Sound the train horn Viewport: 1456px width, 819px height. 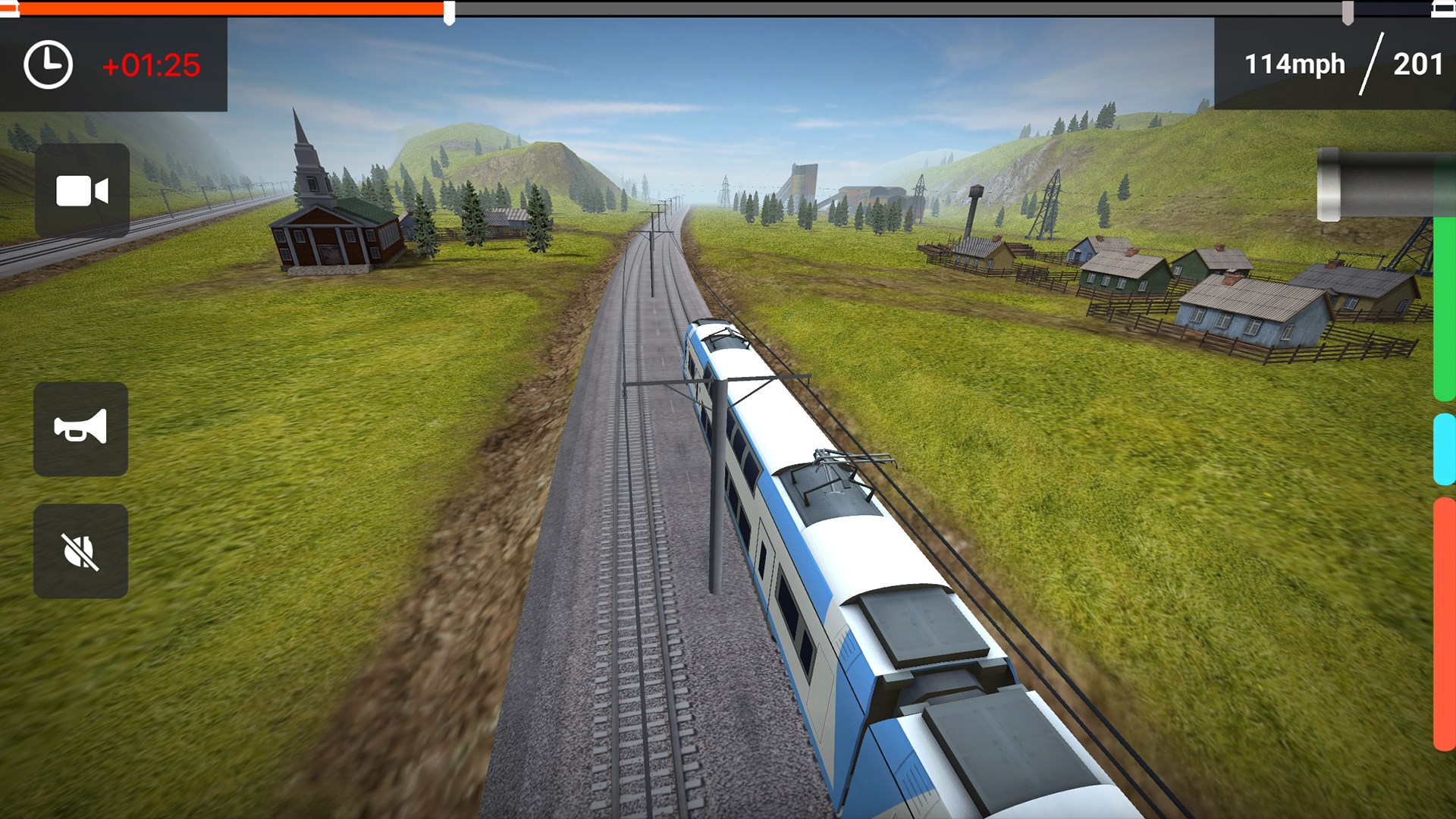(x=80, y=429)
